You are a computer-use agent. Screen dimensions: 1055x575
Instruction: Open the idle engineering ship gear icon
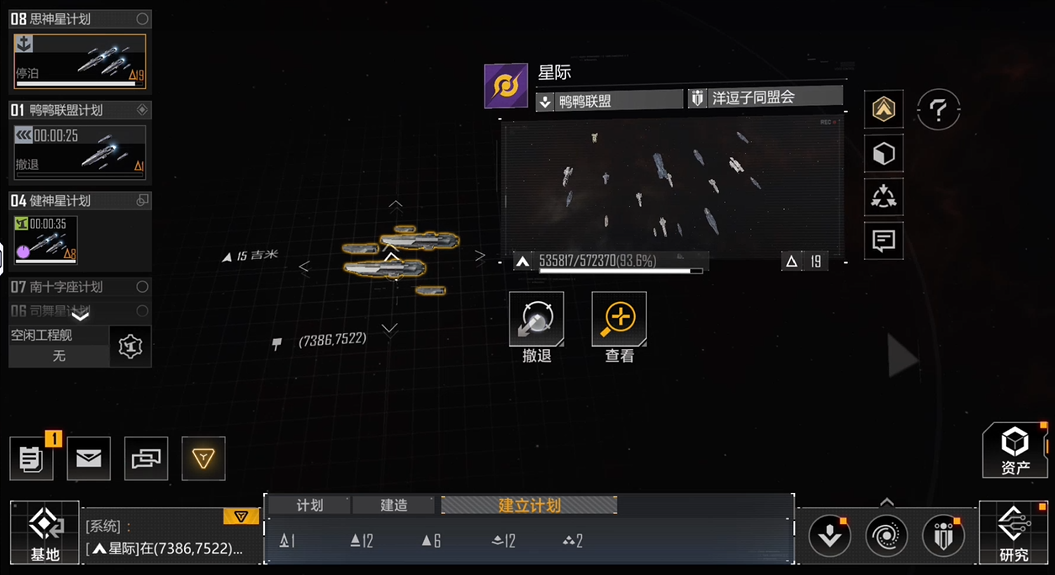click(x=131, y=346)
